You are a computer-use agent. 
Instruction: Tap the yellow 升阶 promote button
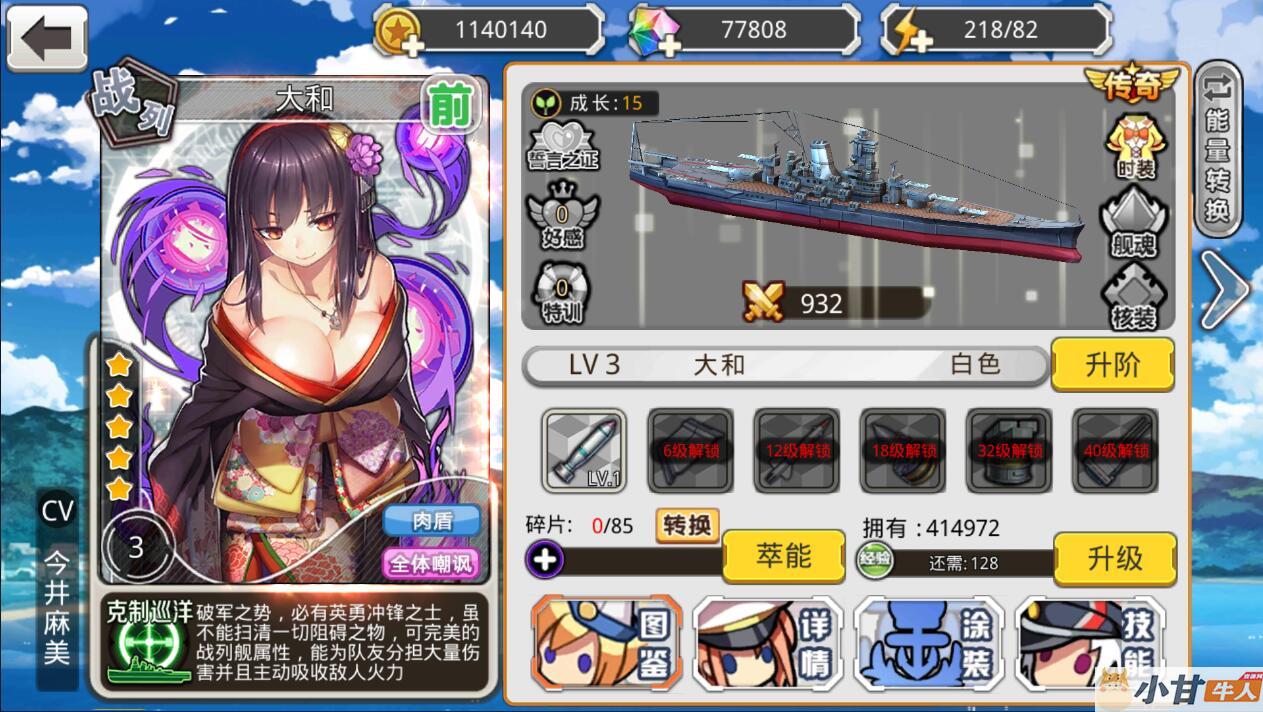tap(1112, 365)
